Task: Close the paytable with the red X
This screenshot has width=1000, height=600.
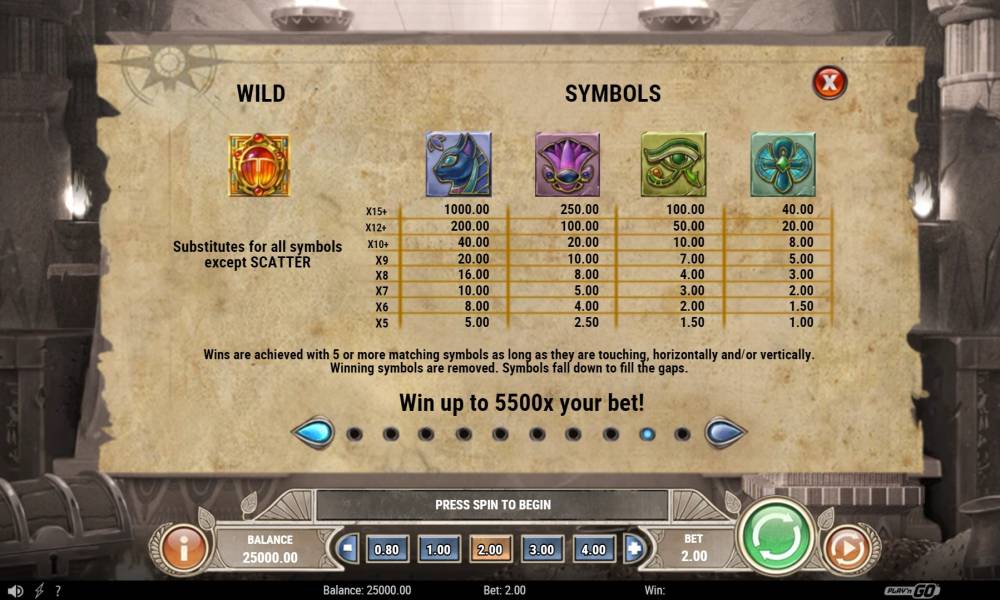Action: [x=829, y=82]
